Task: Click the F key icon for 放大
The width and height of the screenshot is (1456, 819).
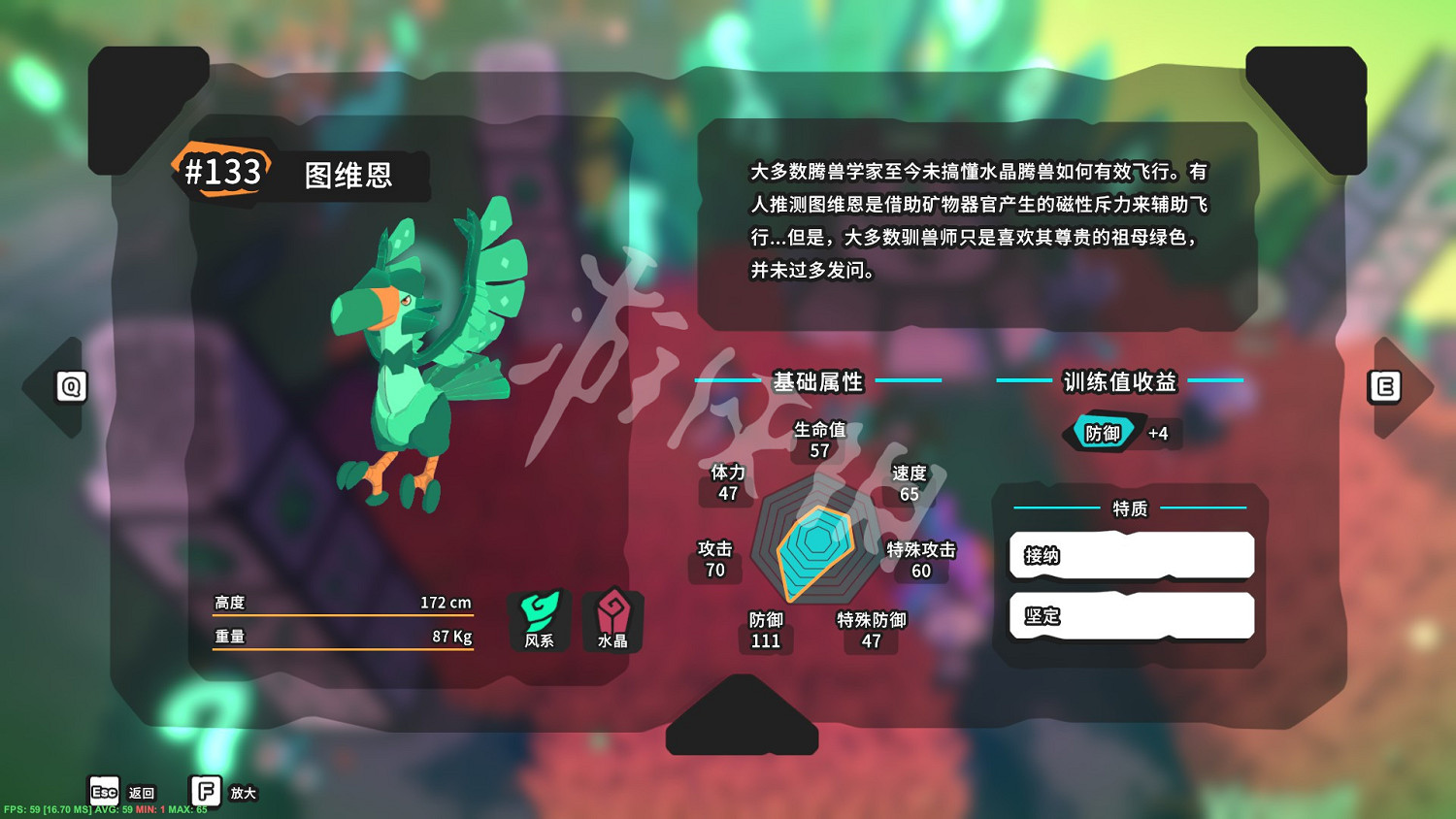Action: tap(205, 791)
